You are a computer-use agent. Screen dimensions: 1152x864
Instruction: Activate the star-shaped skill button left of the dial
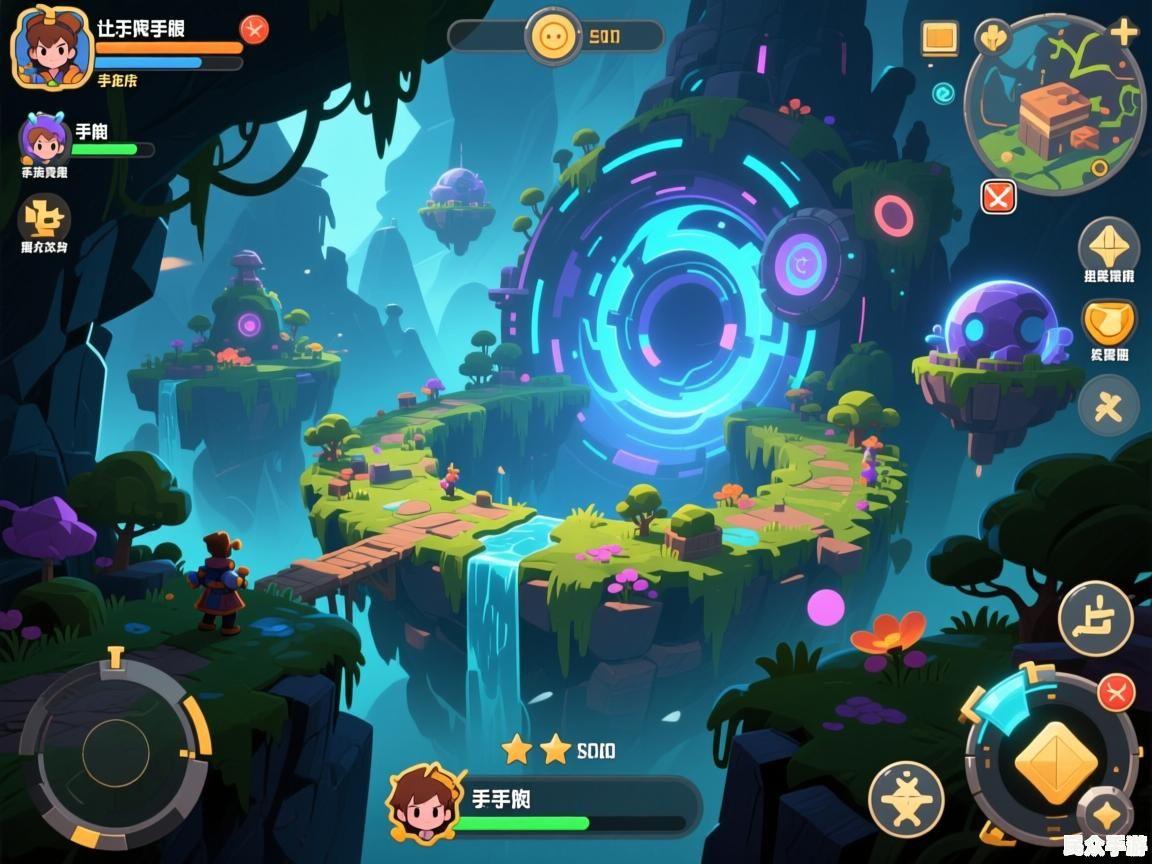click(906, 799)
